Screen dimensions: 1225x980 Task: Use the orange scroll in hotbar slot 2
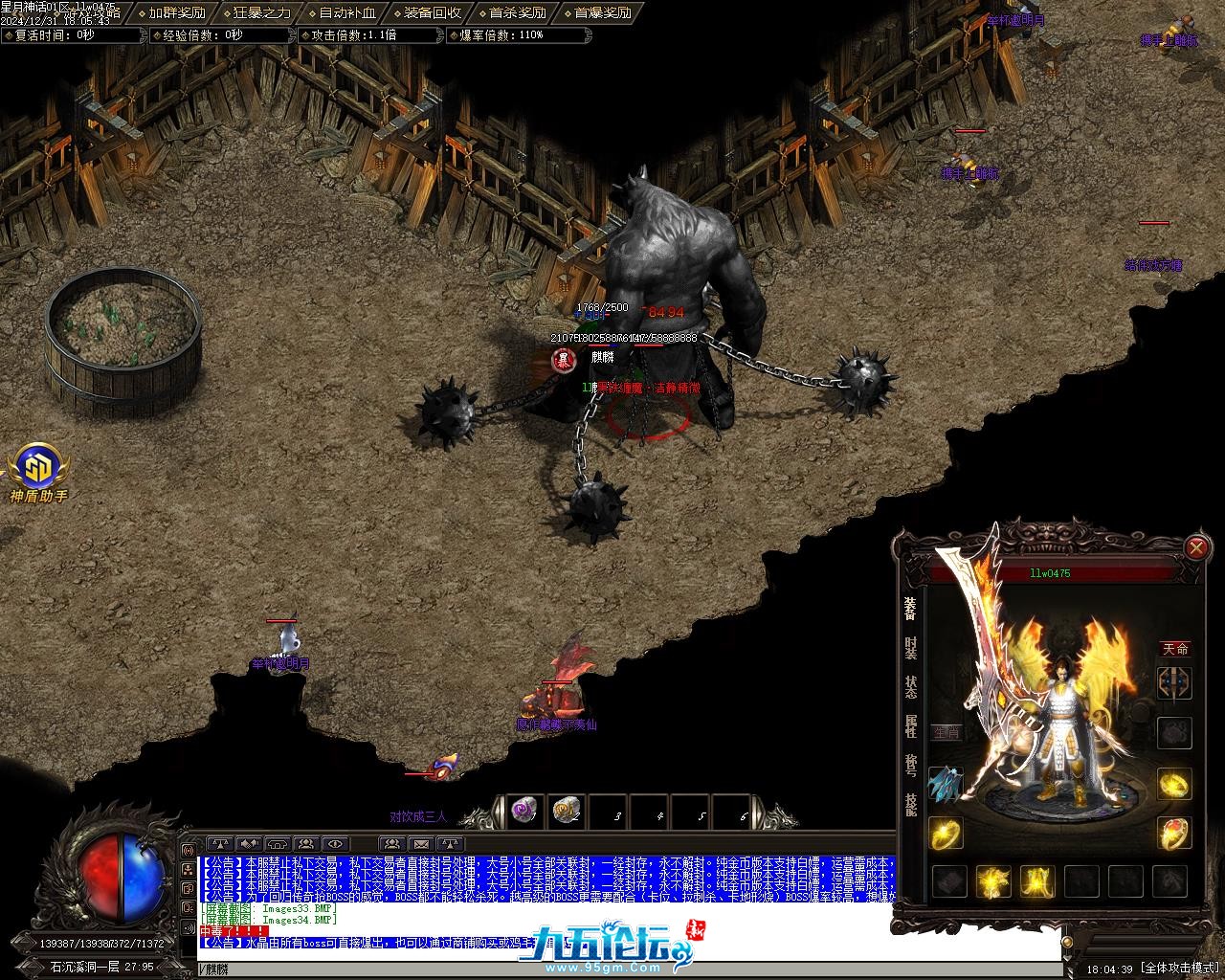pyautogui.click(x=568, y=812)
